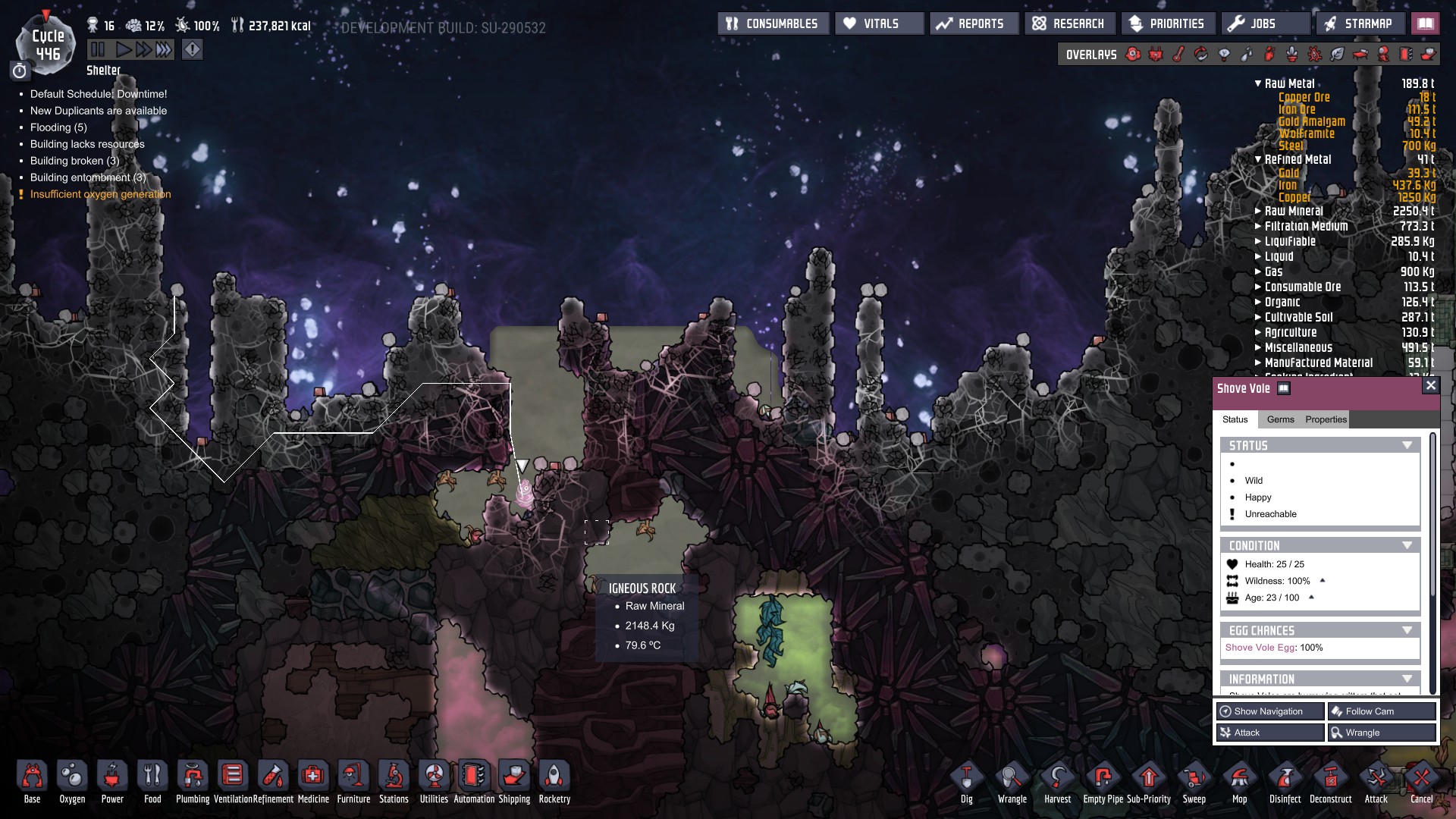Expand the Raw Mineral resource list
The width and height of the screenshot is (1456, 819).
1258,212
